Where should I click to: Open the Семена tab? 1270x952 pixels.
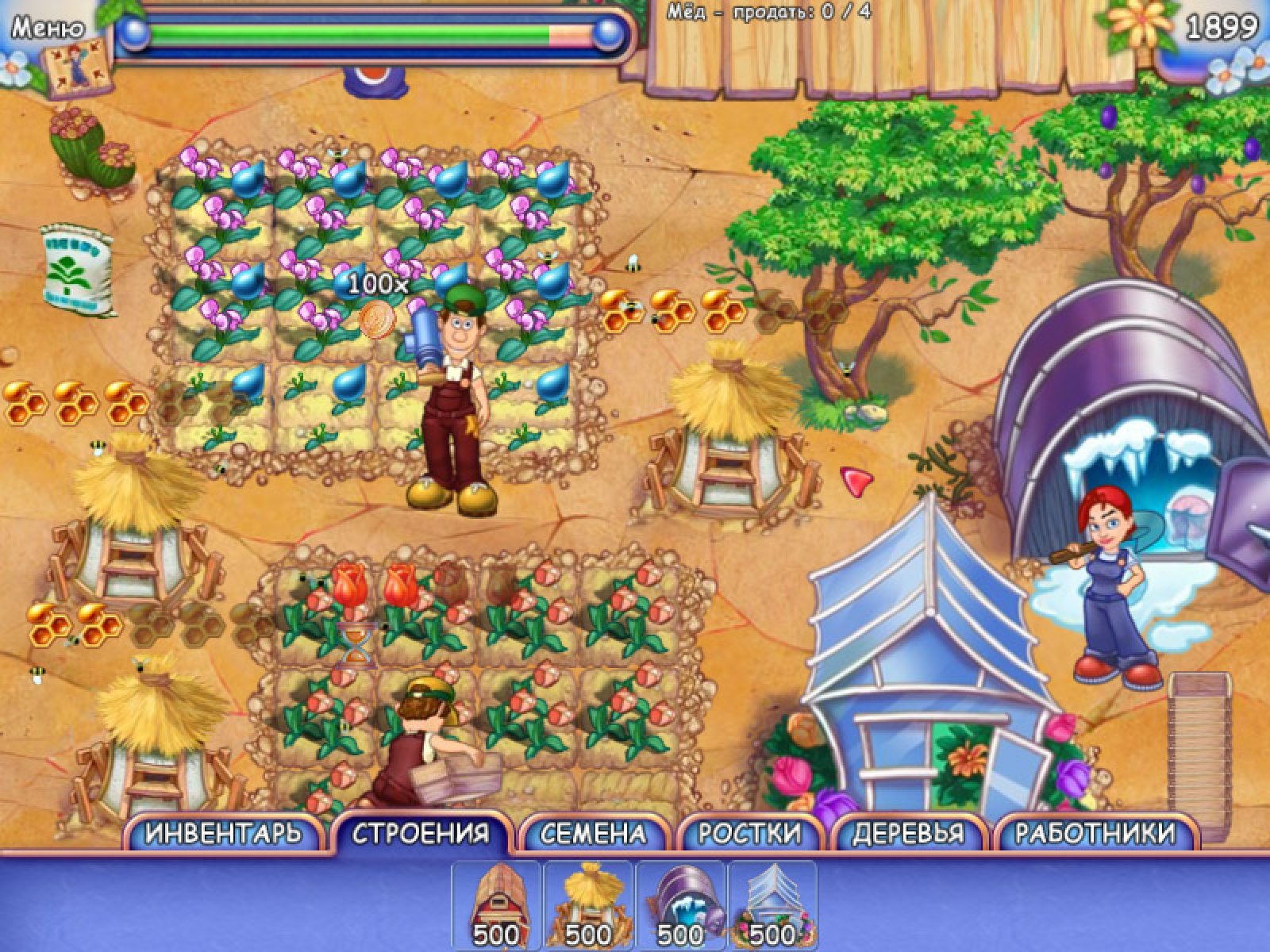(x=592, y=833)
